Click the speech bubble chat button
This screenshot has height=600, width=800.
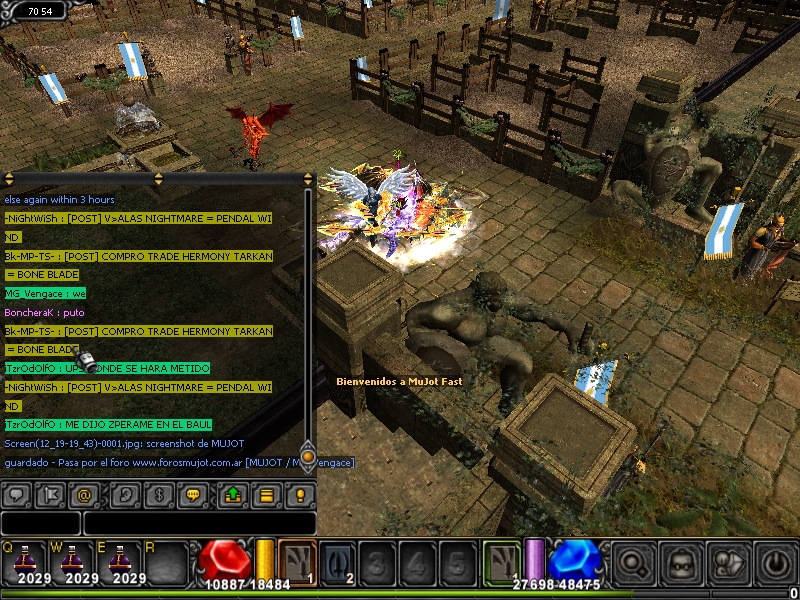(17, 494)
